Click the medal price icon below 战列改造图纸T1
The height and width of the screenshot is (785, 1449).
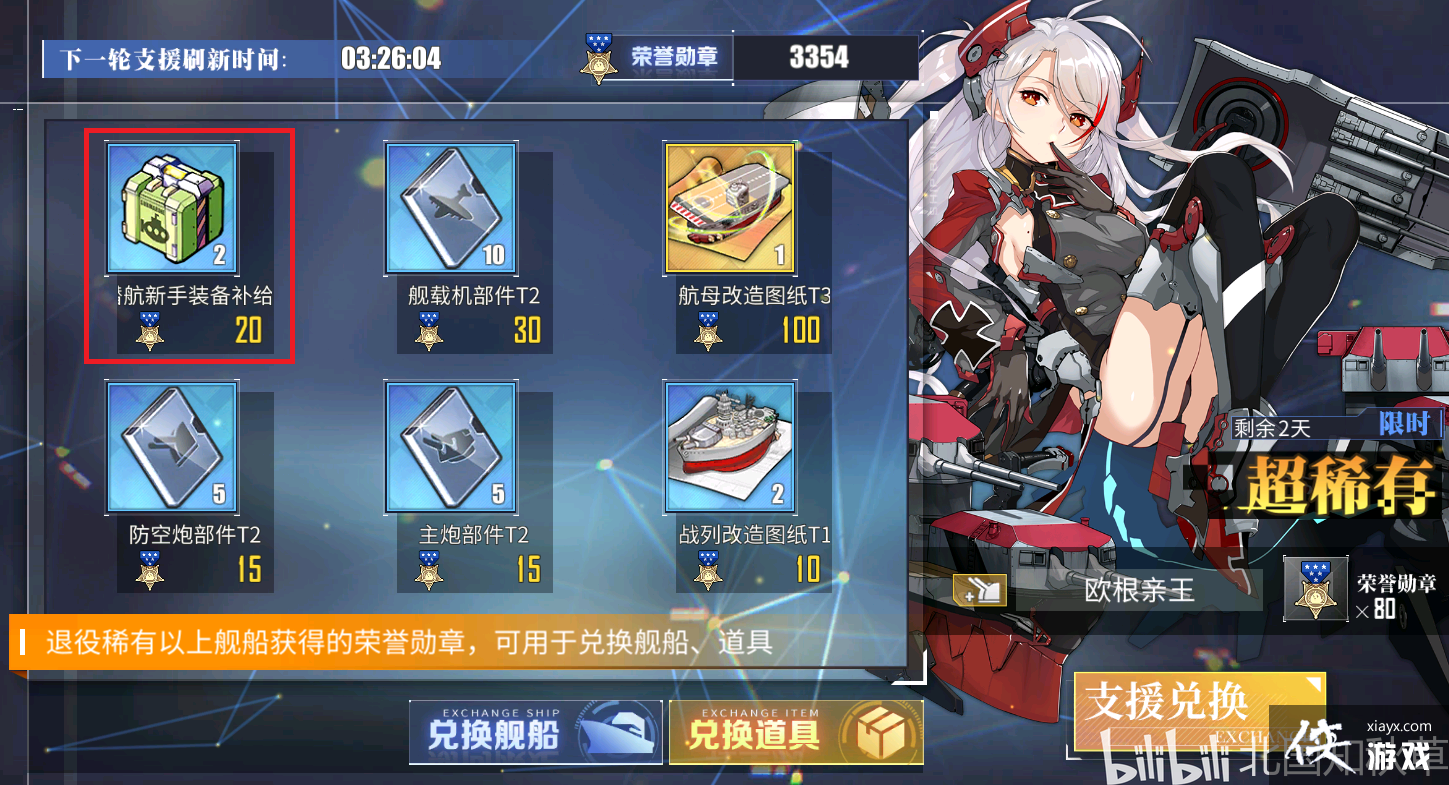pos(707,570)
